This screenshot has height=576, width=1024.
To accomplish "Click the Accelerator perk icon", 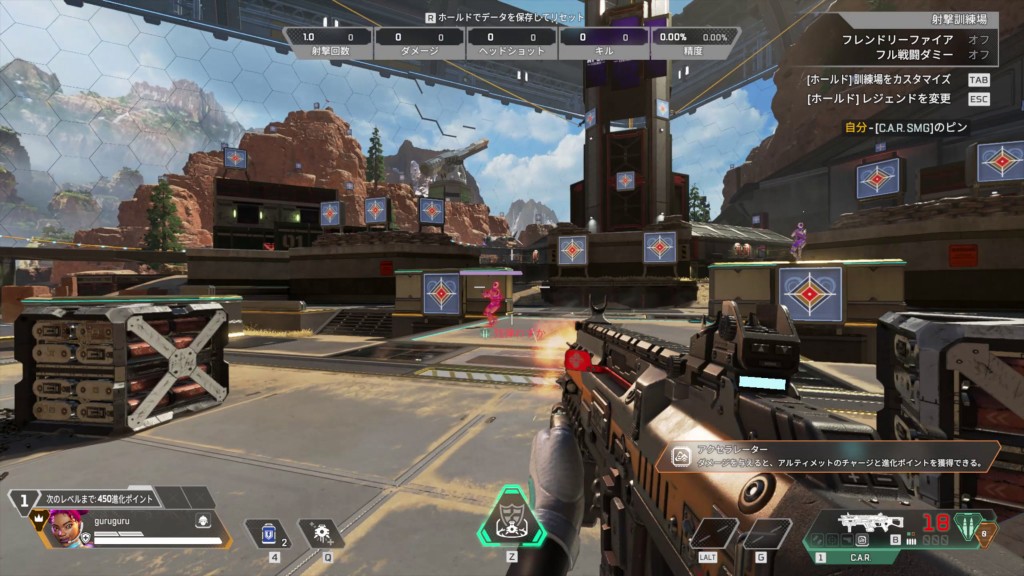I will (x=679, y=457).
